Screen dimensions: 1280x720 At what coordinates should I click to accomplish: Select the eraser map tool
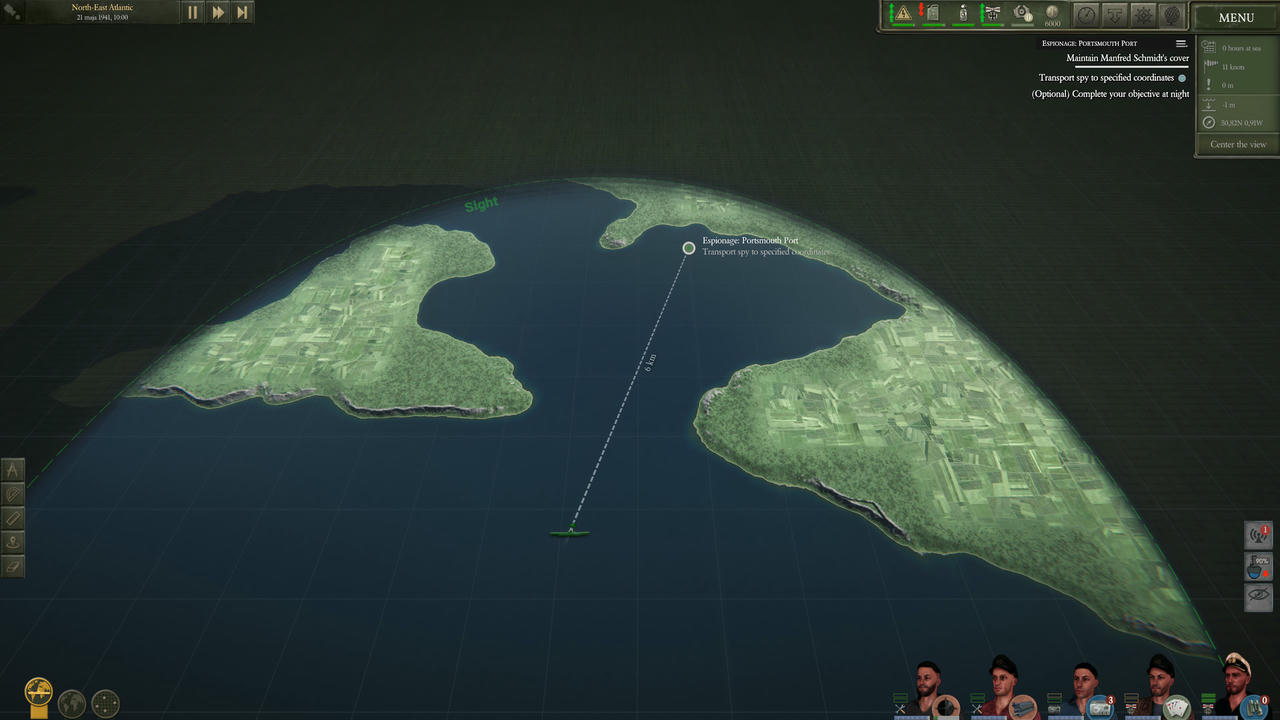[x=13, y=566]
